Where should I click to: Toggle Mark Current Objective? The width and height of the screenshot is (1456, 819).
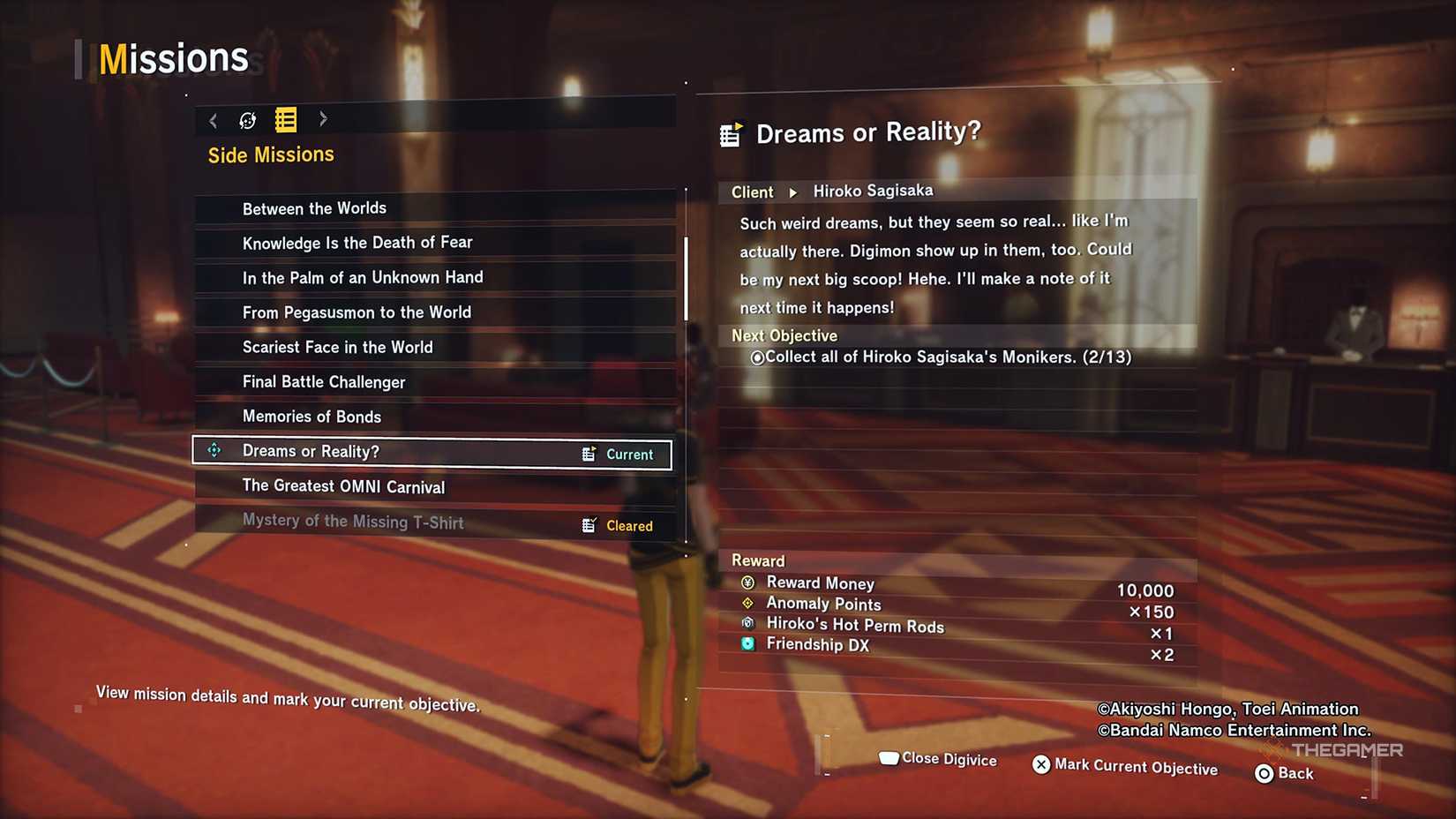1125,766
